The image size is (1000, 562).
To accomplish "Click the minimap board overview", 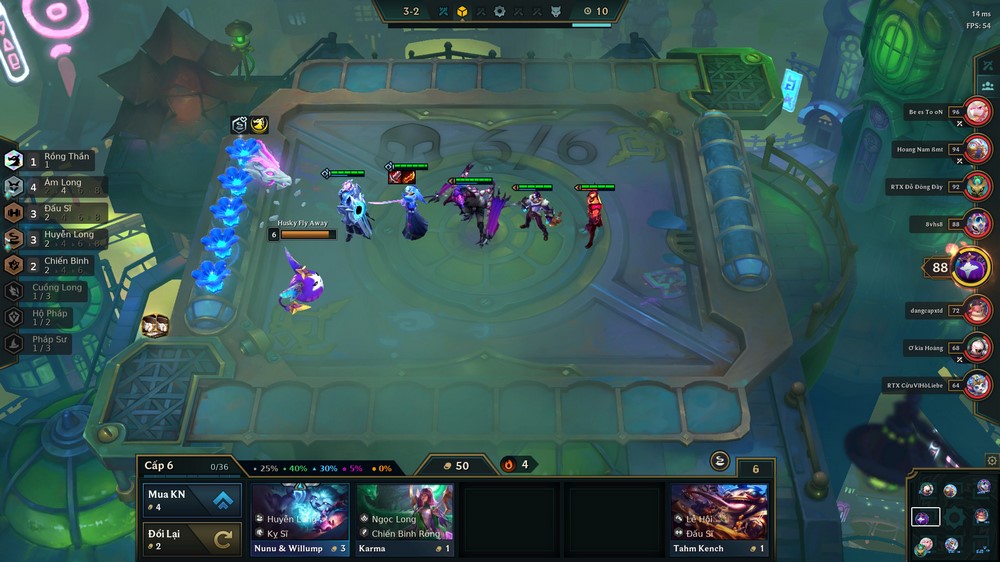I will pos(954,517).
